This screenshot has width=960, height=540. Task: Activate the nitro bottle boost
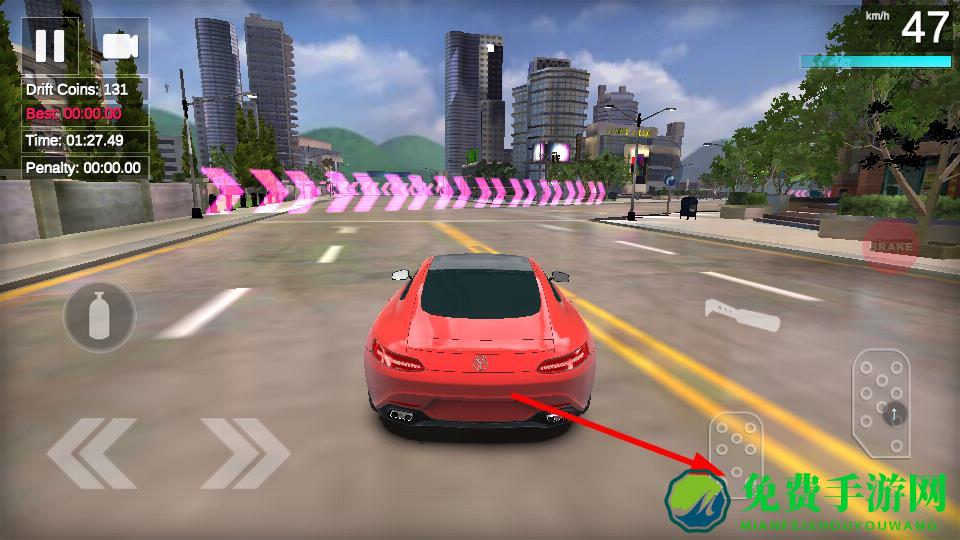coord(99,317)
